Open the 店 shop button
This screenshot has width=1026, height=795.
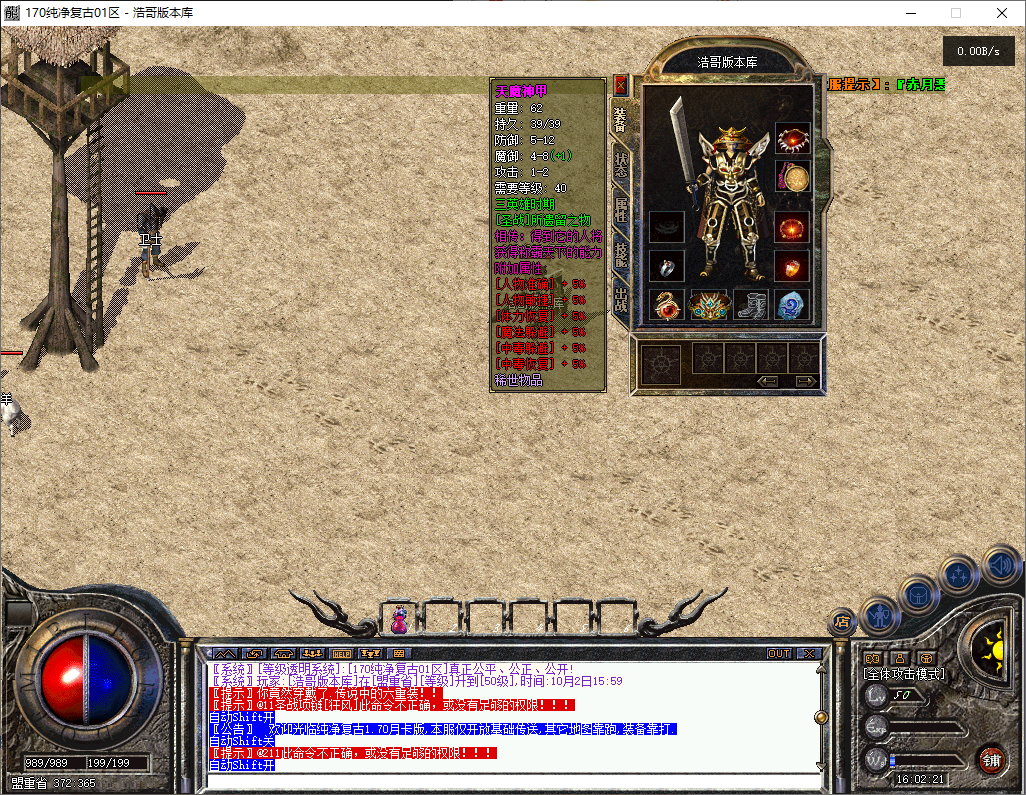[x=843, y=623]
